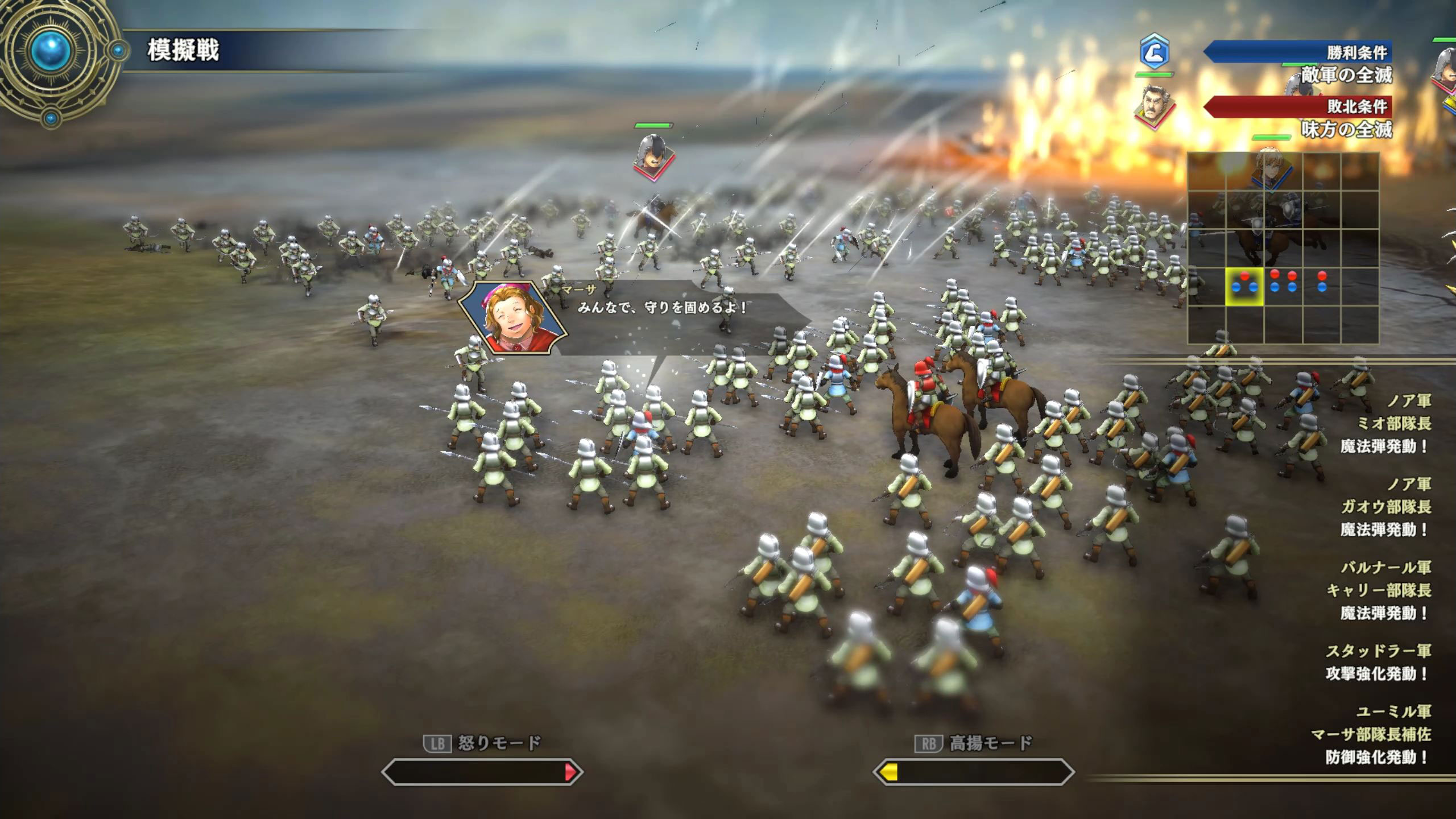1456x819 pixels.
Task: Open the 敗北条件 defeat condition banner
Action: point(1299,106)
